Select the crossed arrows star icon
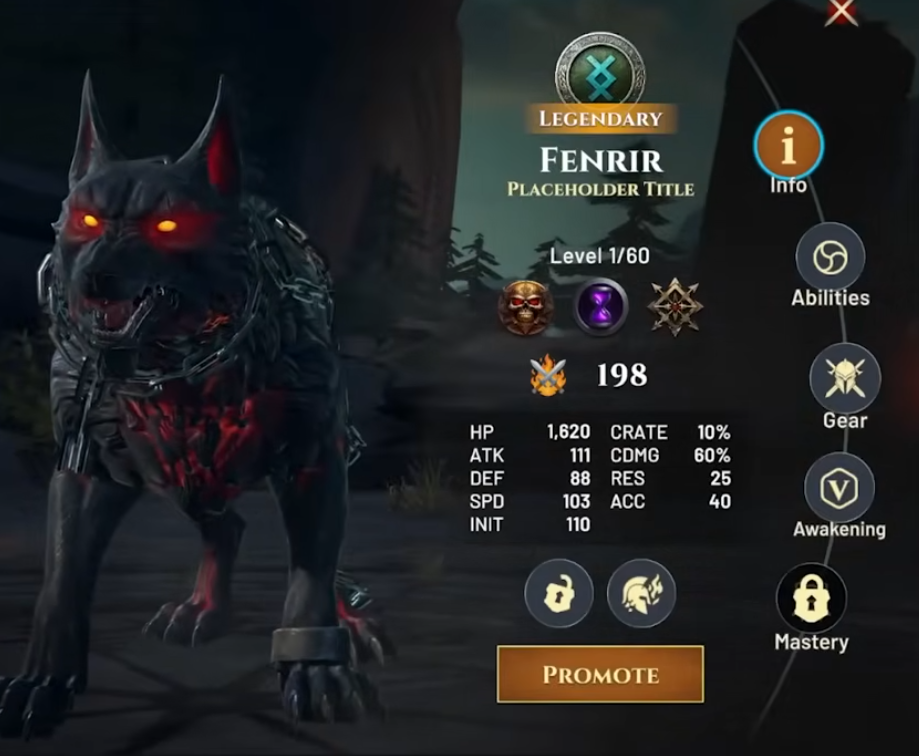Image resolution: width=919 pixels, height=756 pixels. coord(675,307)
